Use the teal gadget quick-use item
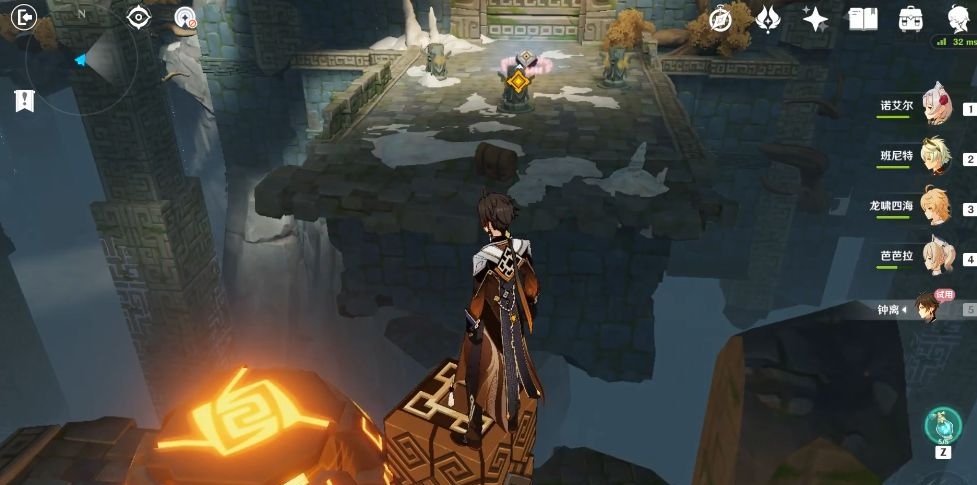This screenshot has height=485, width=977. click(x=942, y=424)
